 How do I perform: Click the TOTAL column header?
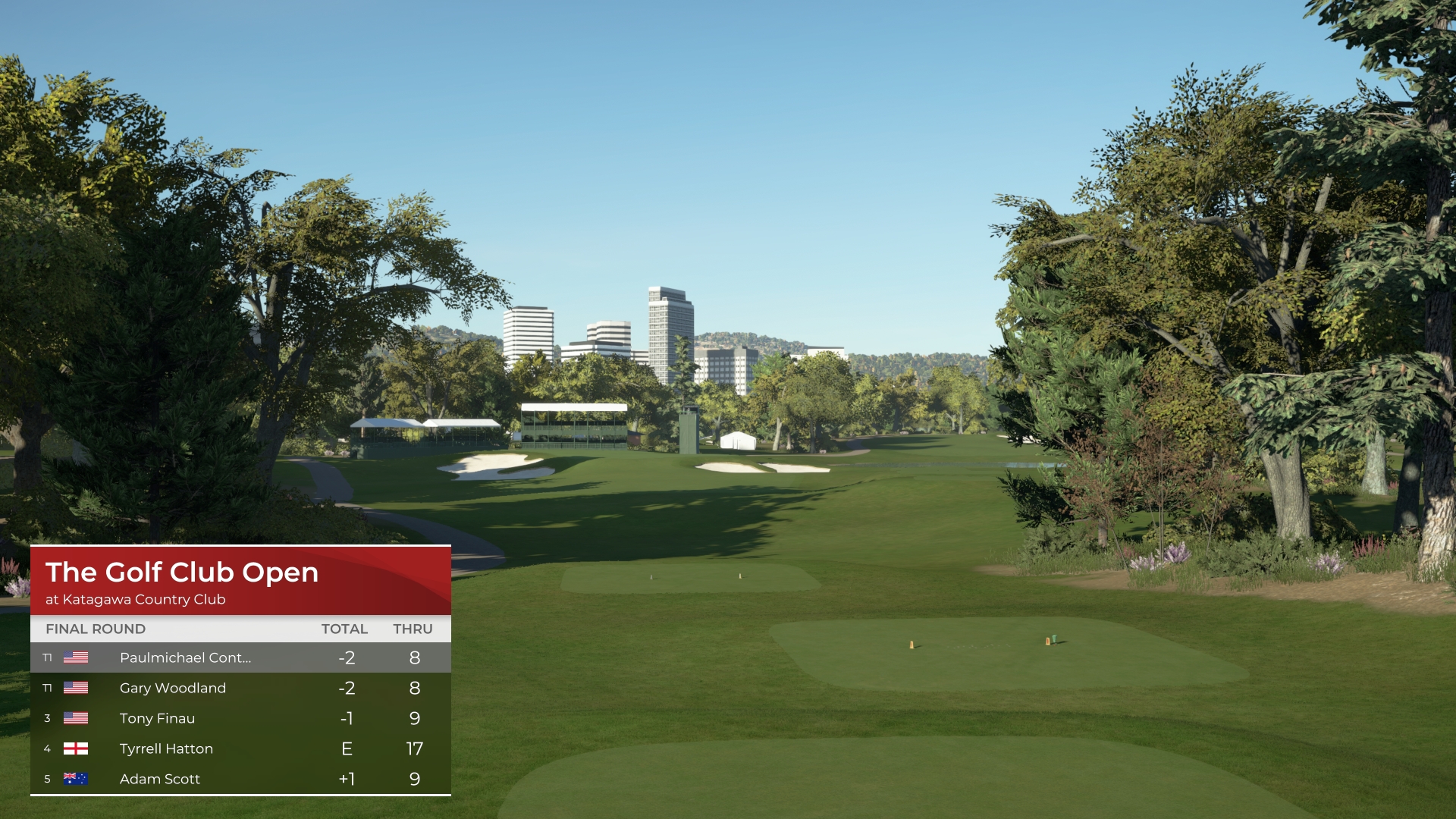[344, 629]
